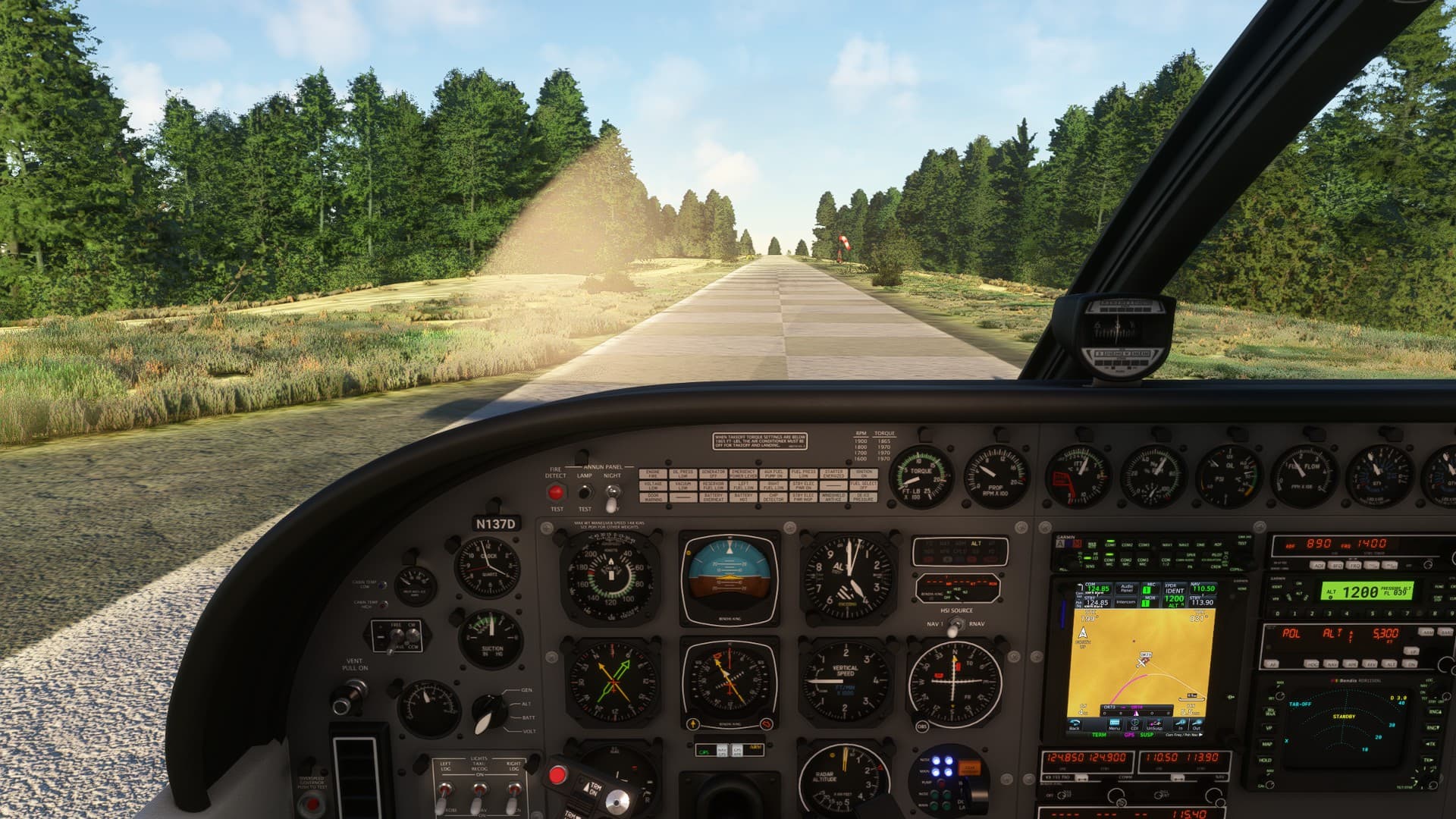Select the CDI button on the GPS
Image resolution: width=1456 pixels, height=819 pixels.
point(1134,725)
